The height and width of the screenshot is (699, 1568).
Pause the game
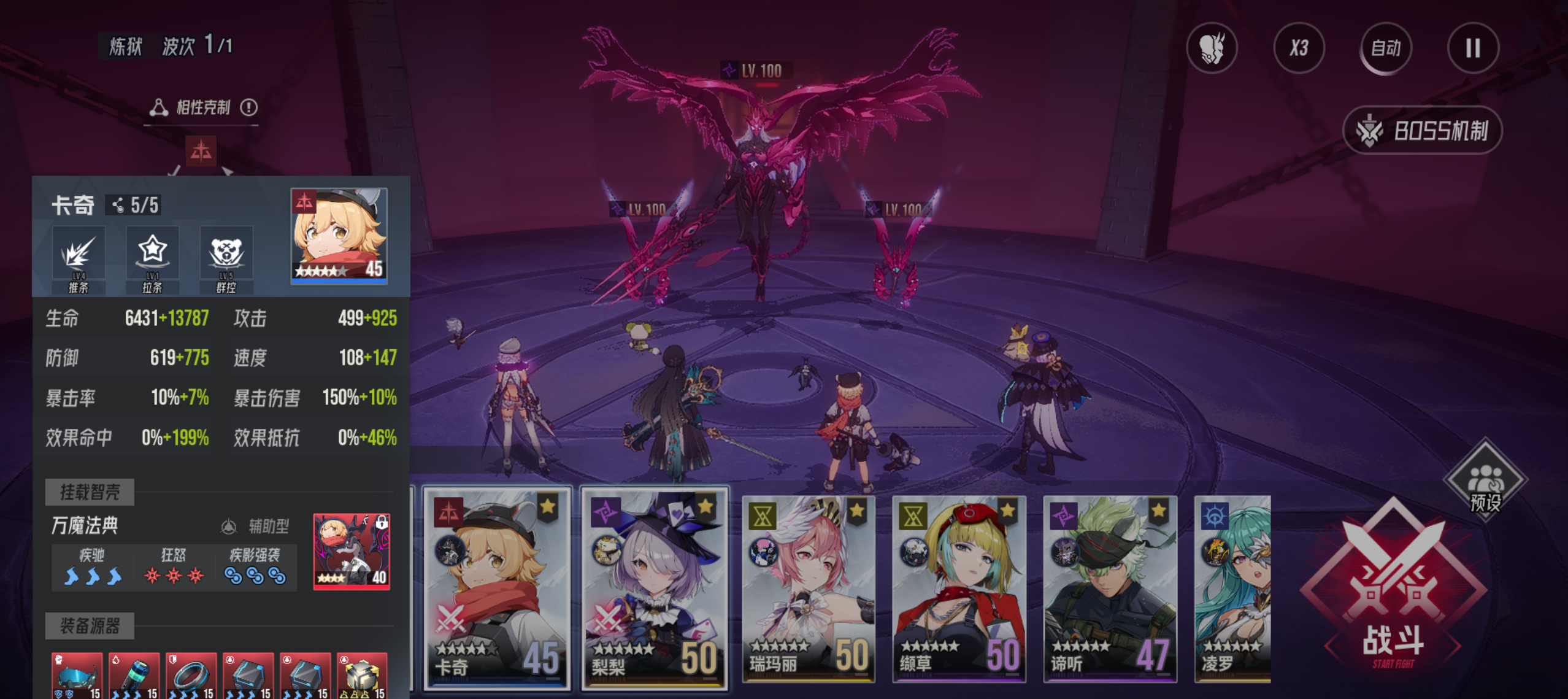(1472, 48)
